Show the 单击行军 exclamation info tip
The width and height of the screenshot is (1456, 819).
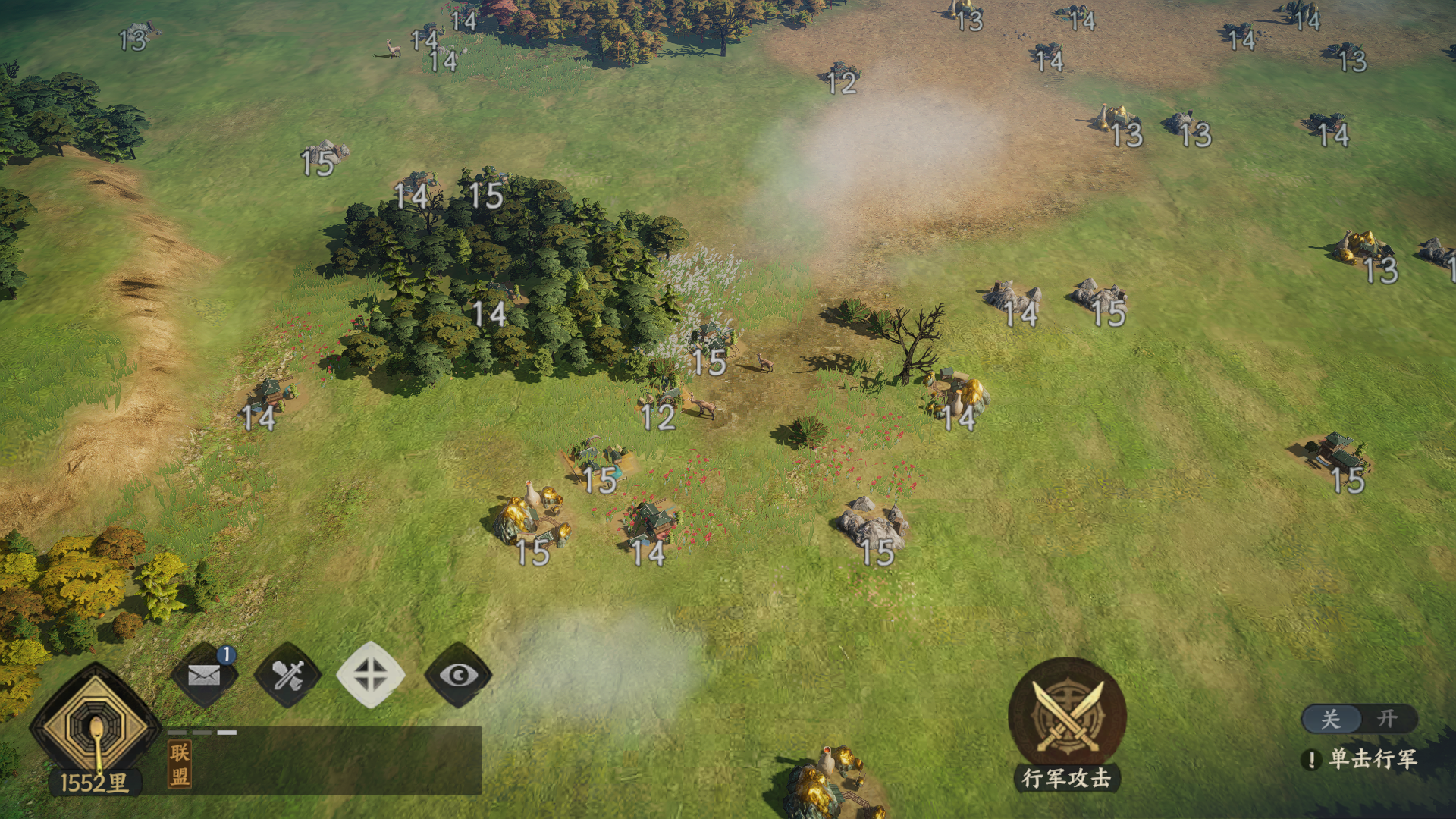[x=1311, y=759]
